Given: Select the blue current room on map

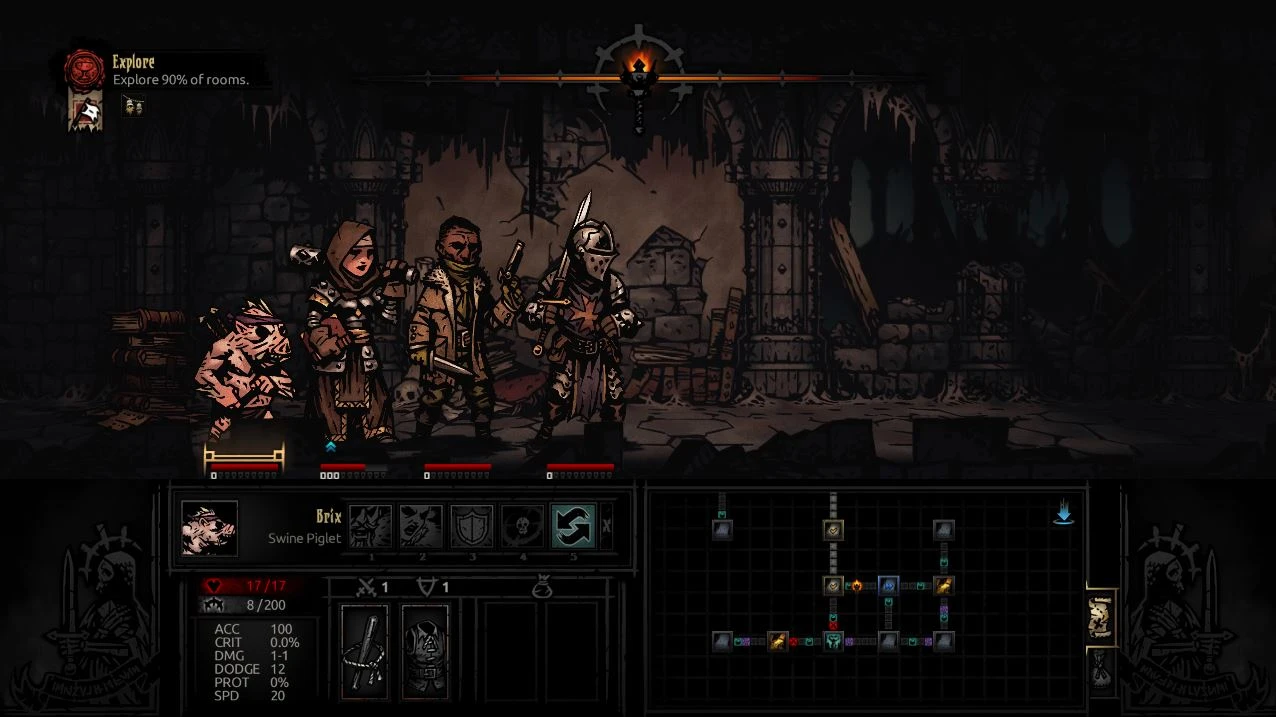Looking at the screenshot, I should pyautogui.click(x=888, y=585).
